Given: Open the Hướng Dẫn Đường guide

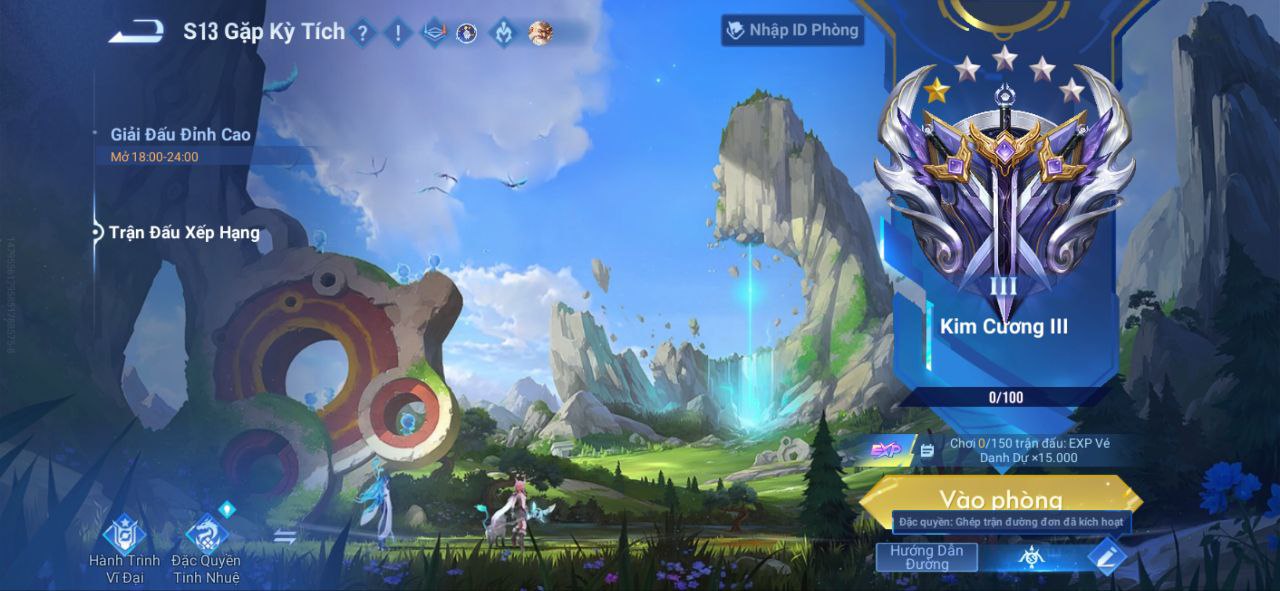Looking at the screenshot, I should pyautogui.click(x=926, y=557).
